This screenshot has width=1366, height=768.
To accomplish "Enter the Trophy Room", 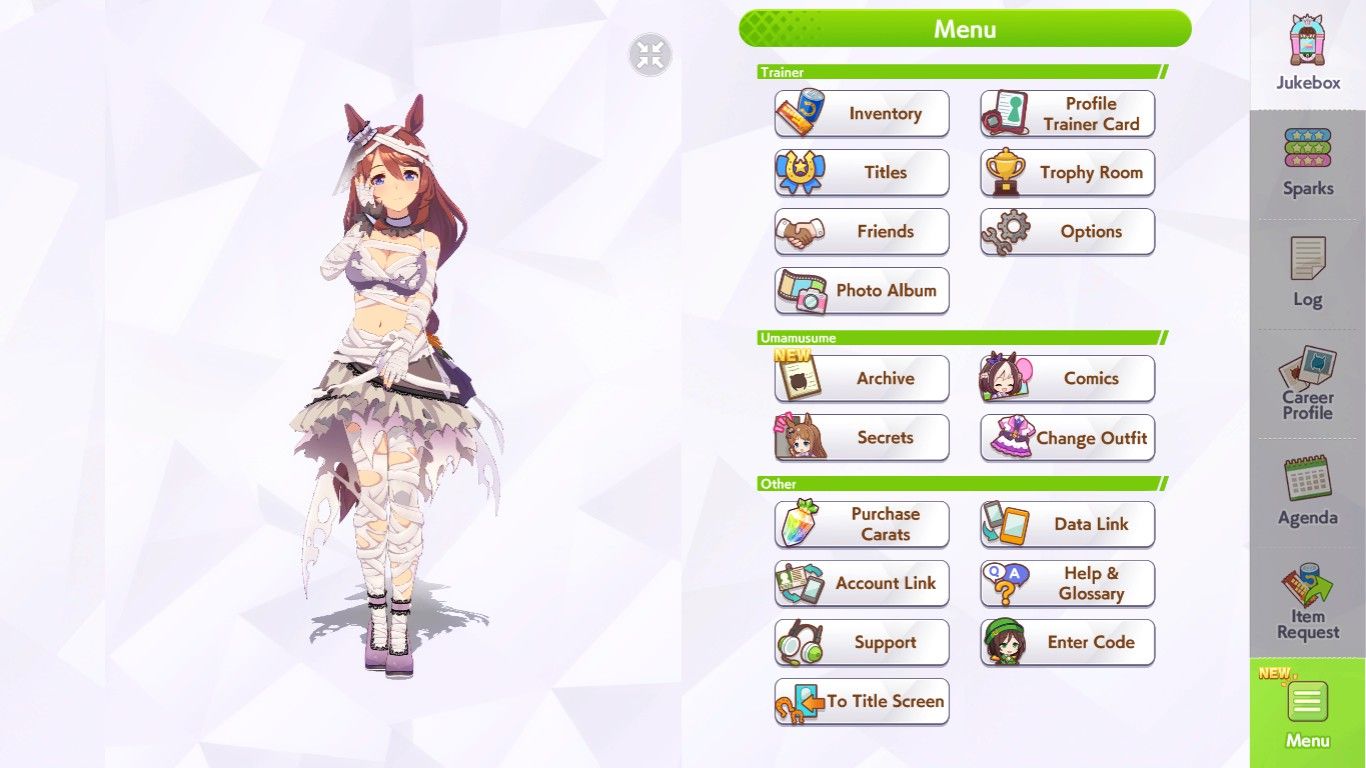I will tap(1067, 173).
